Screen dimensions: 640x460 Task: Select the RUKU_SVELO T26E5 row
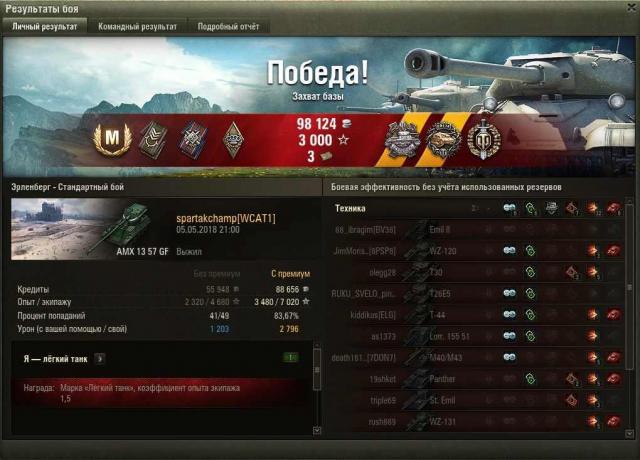(478, 294)
